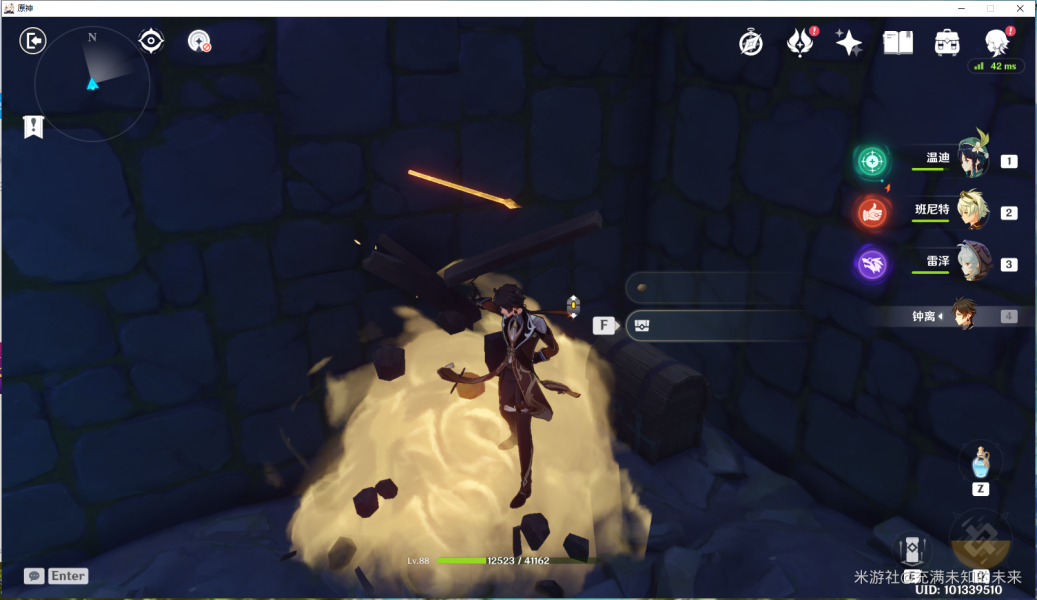Open the bookmark quest icon with exclamation mark
The height and width of the screenshot is (600, 1037).
(x=34, y=127)
